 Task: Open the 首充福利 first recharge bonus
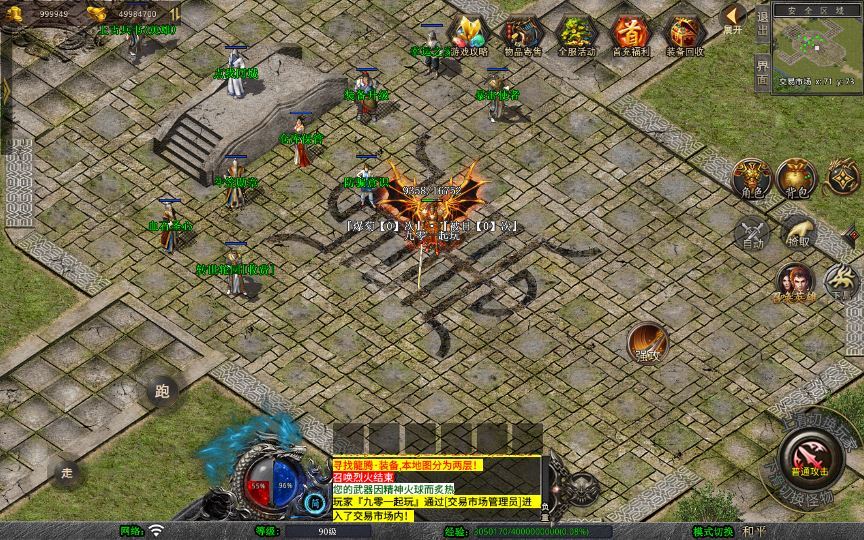[x=630, y=36]
